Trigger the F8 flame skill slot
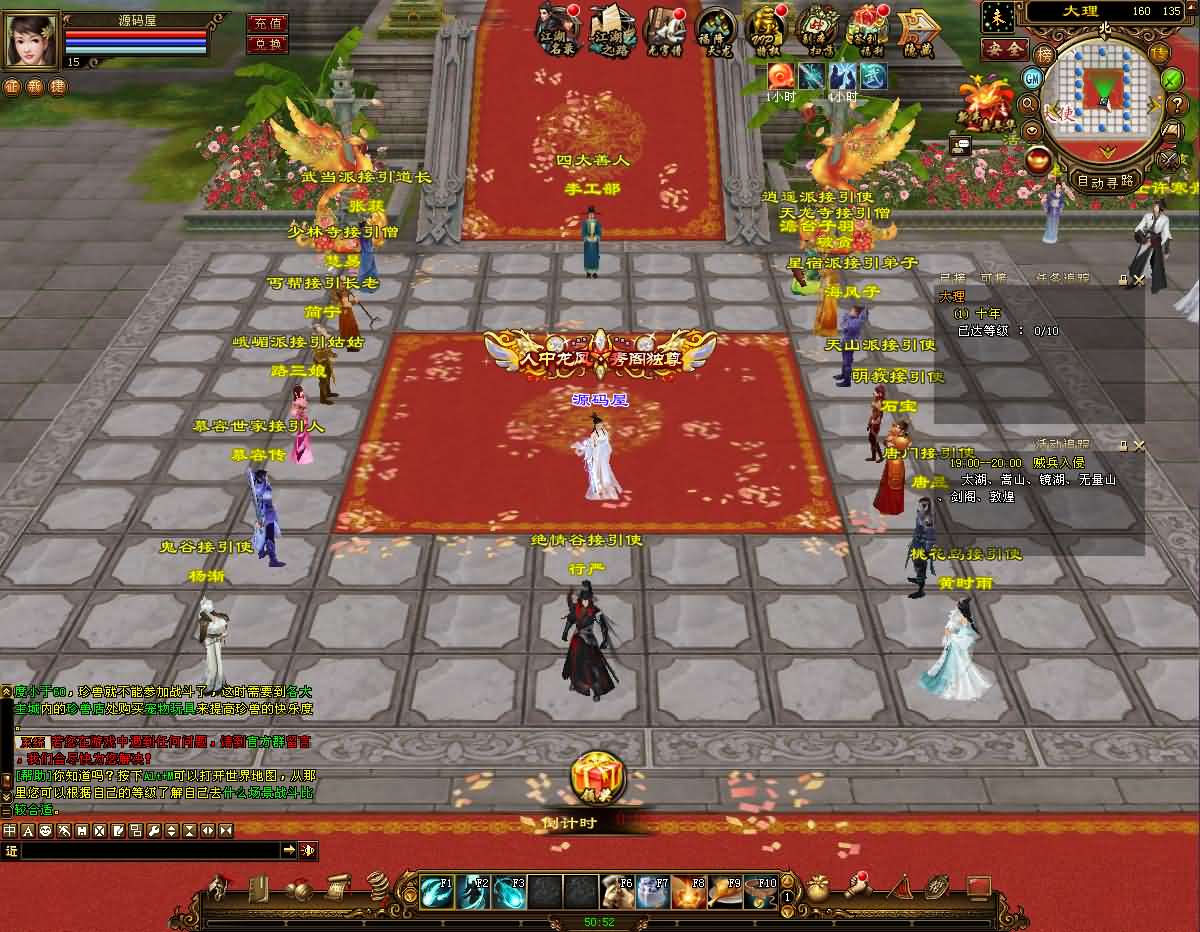The height and width of the screenshot is (932, 1200). pyautogui.click(x=689, y=892)
